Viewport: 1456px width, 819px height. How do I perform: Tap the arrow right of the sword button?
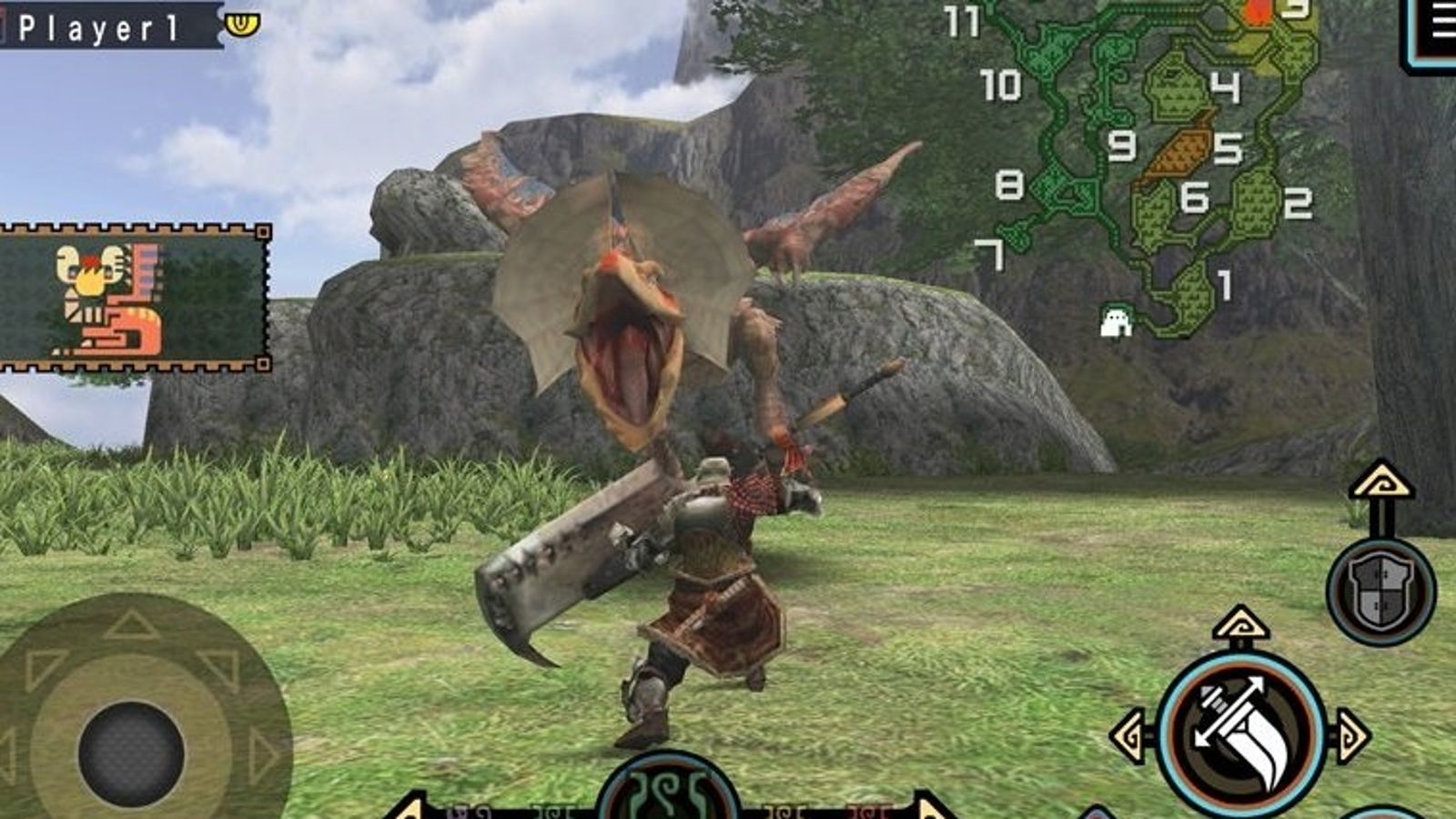(1351, 735)
